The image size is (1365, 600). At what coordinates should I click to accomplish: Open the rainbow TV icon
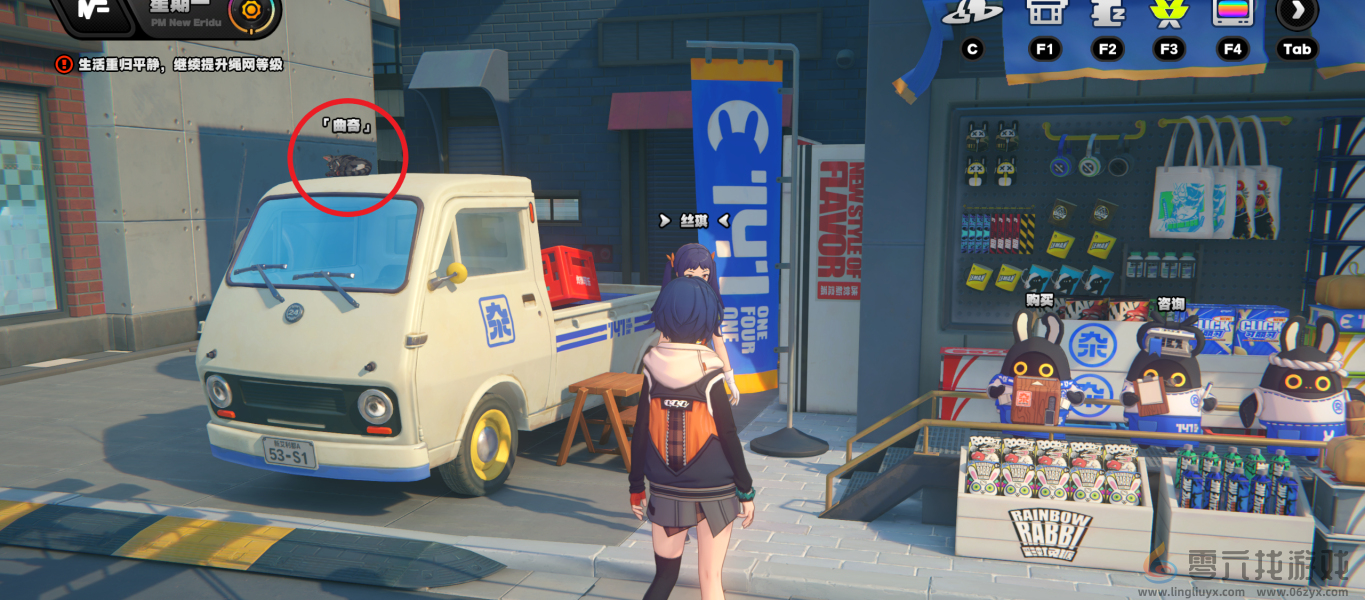tap(1232, 11)
